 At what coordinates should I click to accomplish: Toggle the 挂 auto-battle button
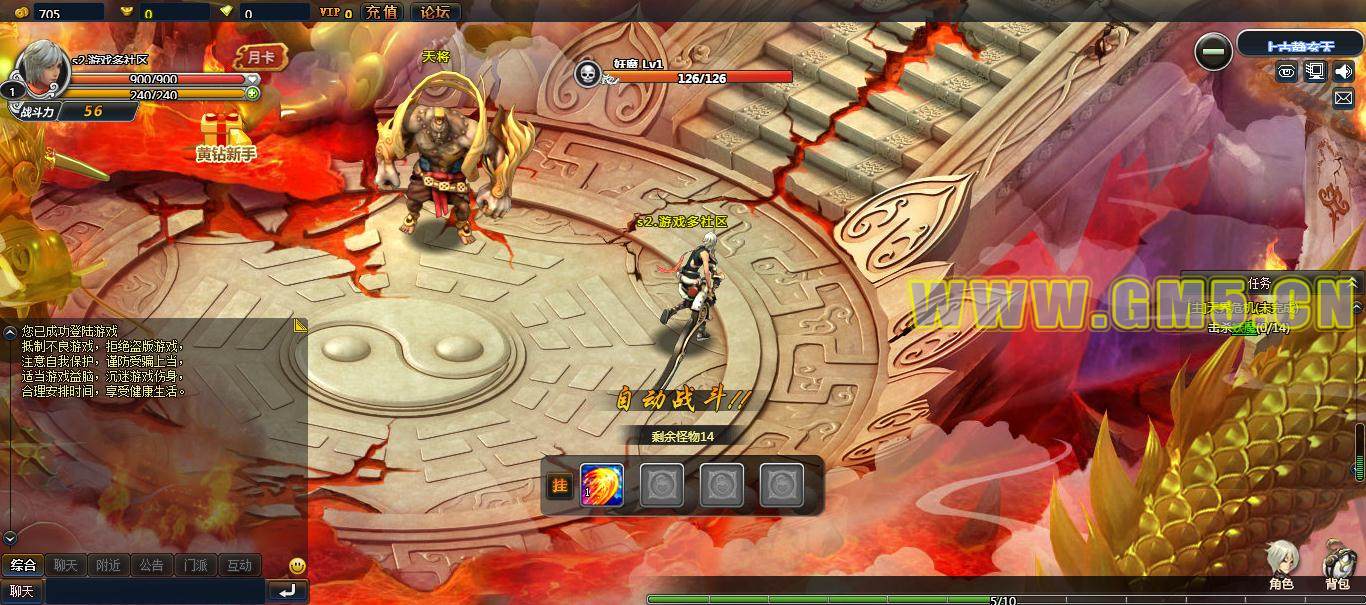coord(559,486)
